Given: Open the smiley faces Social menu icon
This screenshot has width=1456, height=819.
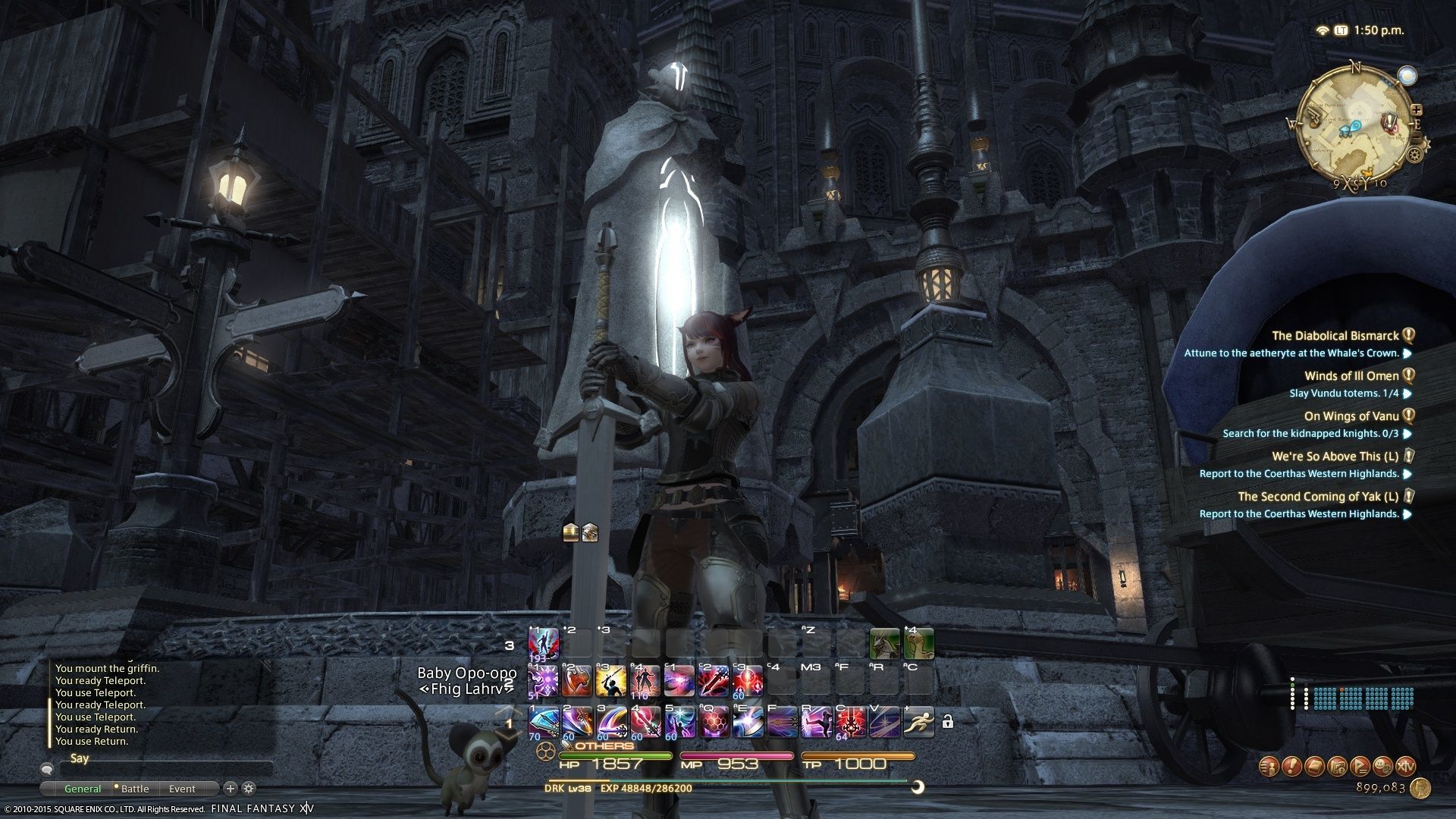Looking at the screenshot, I should [1383, 766].
